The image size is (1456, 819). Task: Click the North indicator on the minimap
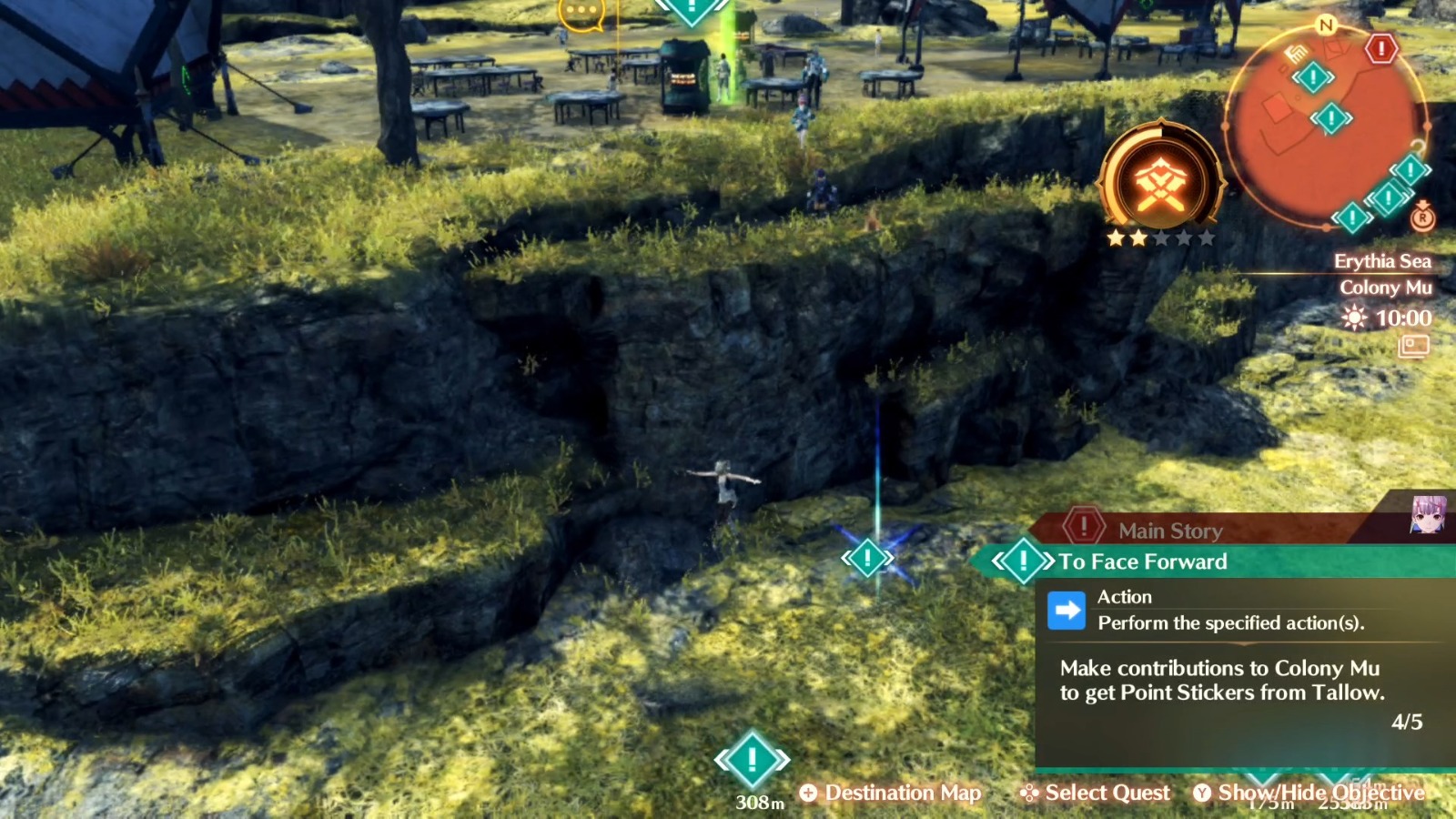(x=1325, y=25)
